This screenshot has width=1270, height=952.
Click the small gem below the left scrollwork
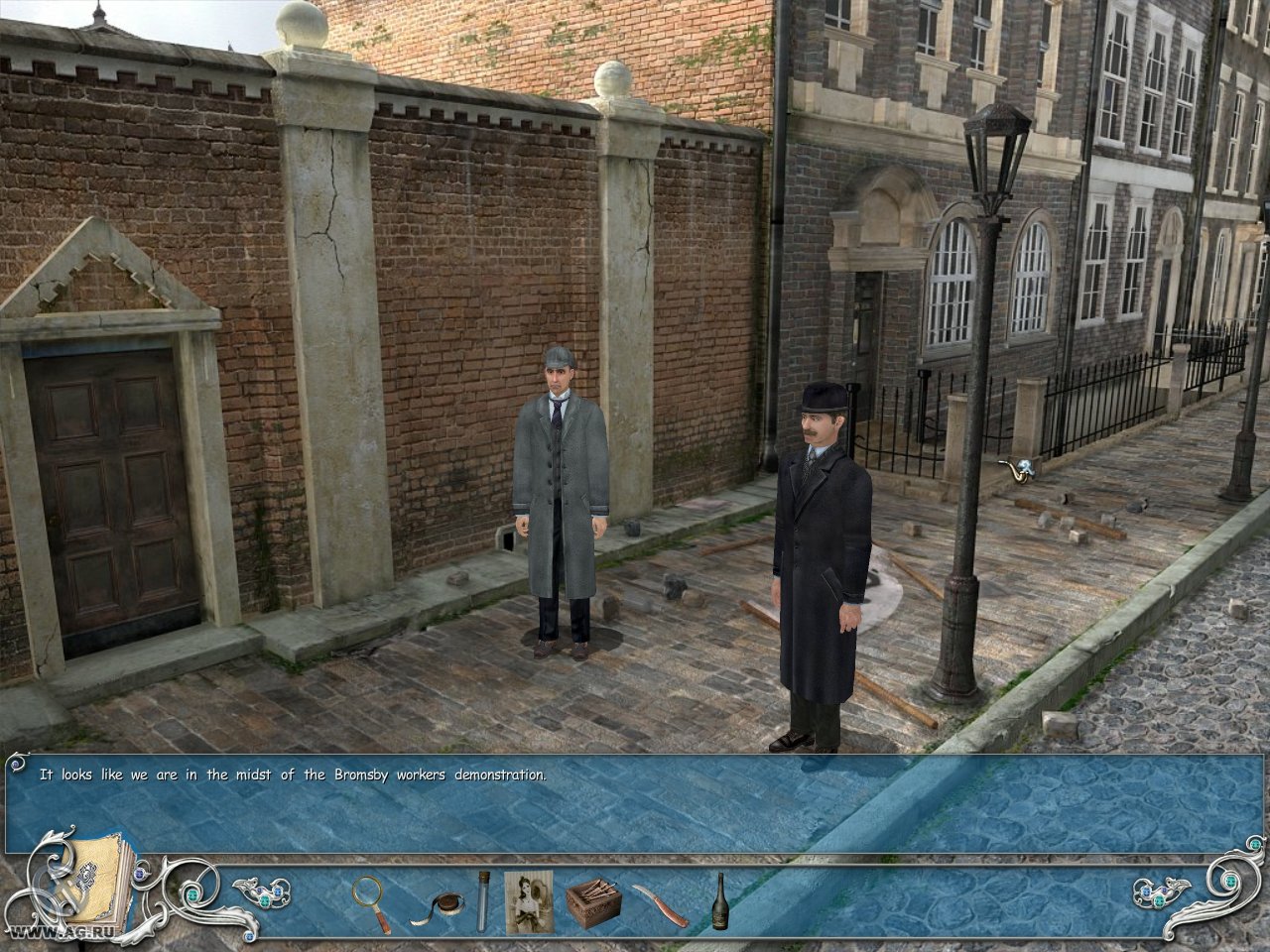click(250, 936)
